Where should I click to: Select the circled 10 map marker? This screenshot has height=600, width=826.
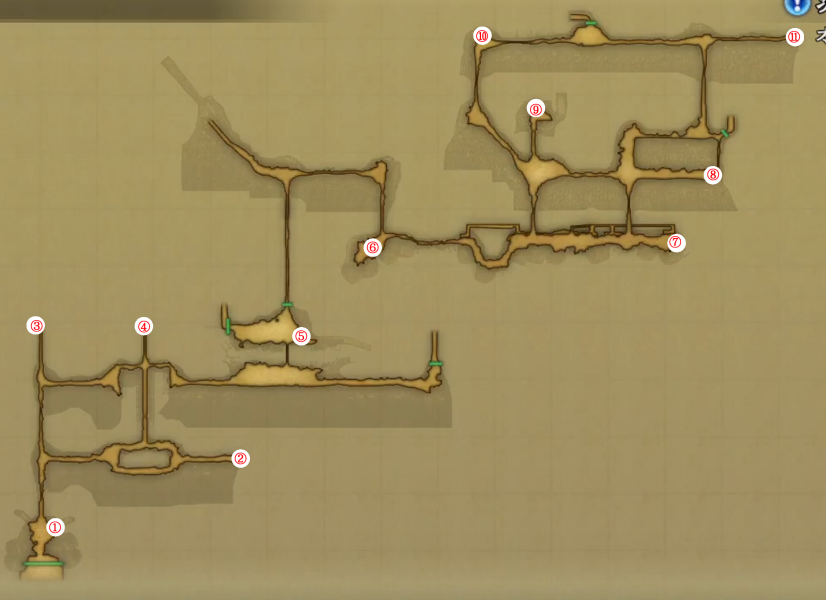point(482,36)
